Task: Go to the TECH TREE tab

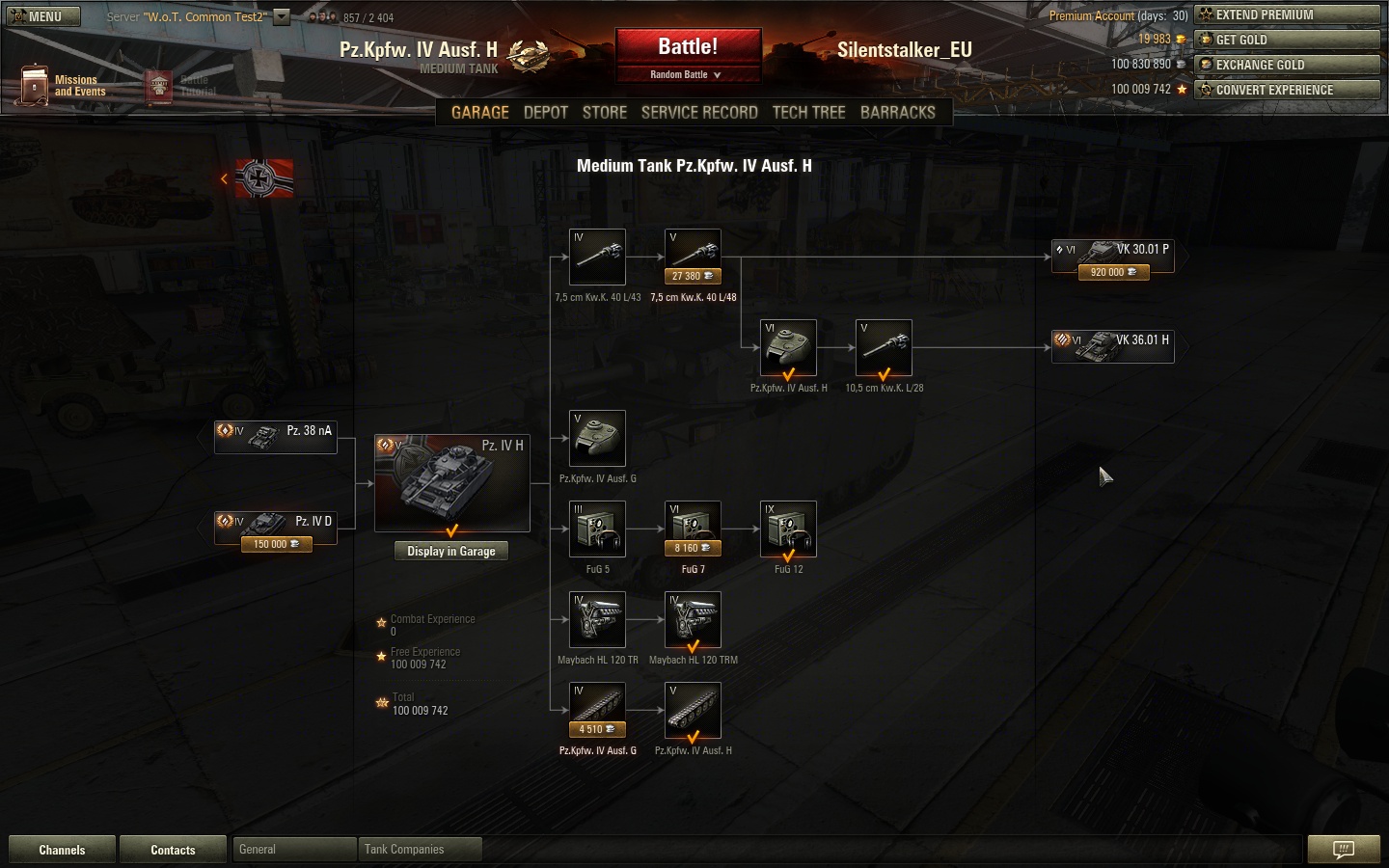Action: coord(808,112)
